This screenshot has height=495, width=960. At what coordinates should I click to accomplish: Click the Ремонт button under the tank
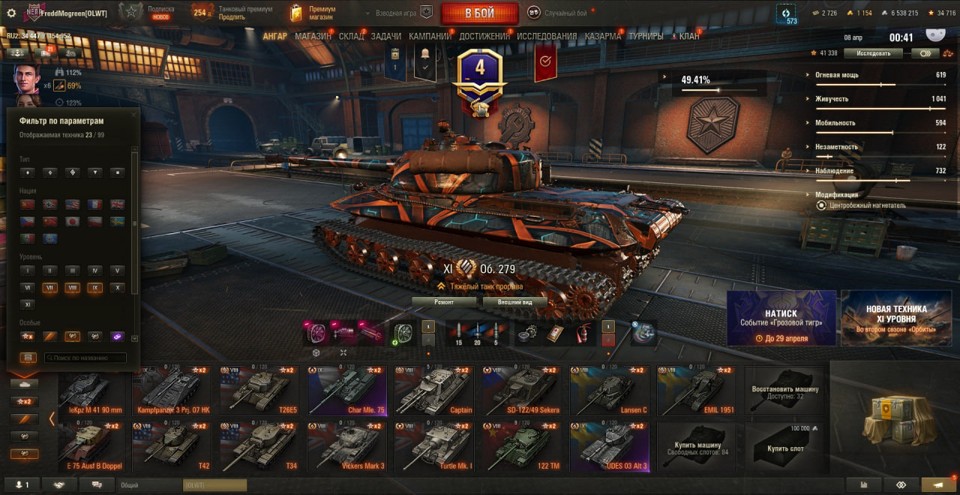click(x=445, y=300)
